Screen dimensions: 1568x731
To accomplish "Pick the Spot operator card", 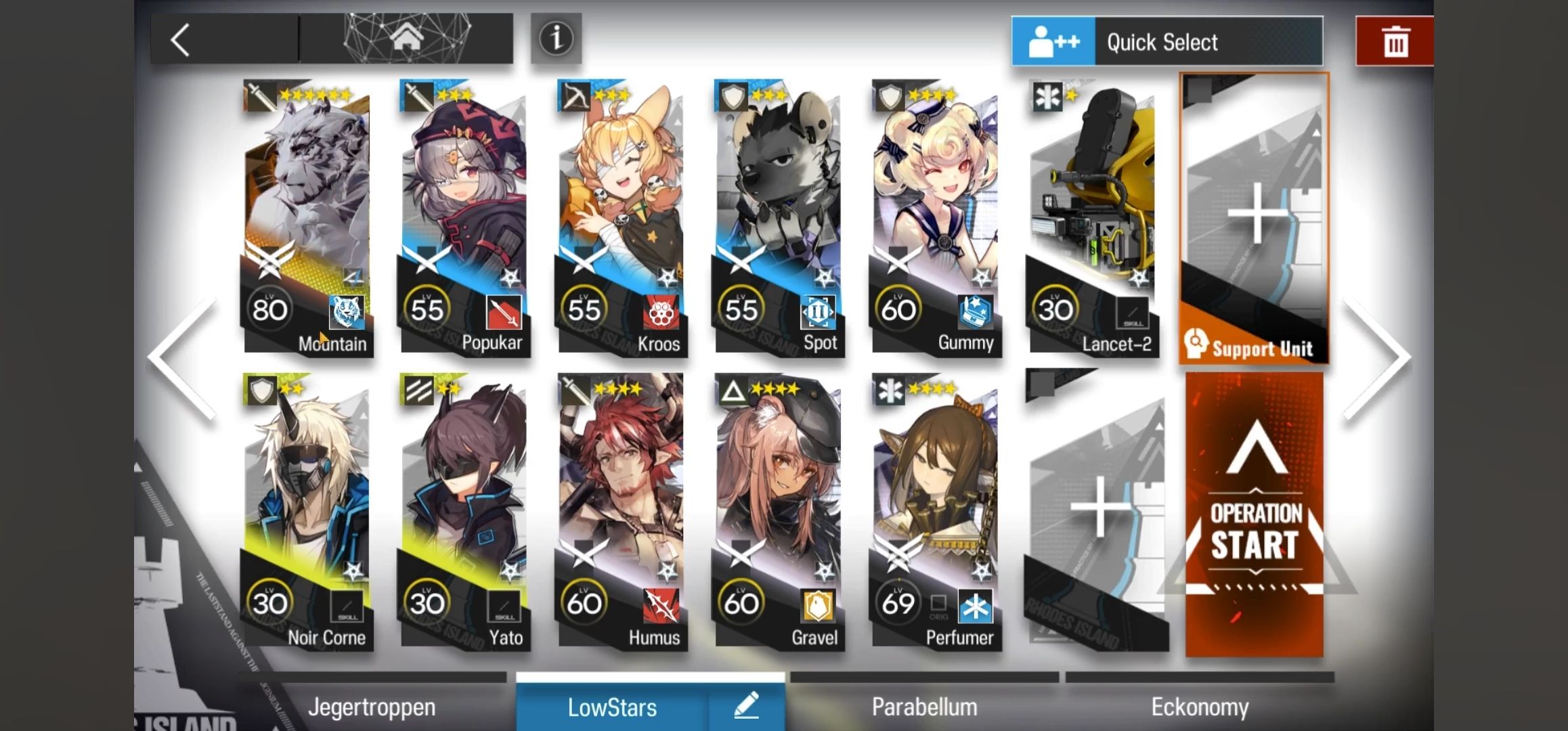I will coord(779,218).
